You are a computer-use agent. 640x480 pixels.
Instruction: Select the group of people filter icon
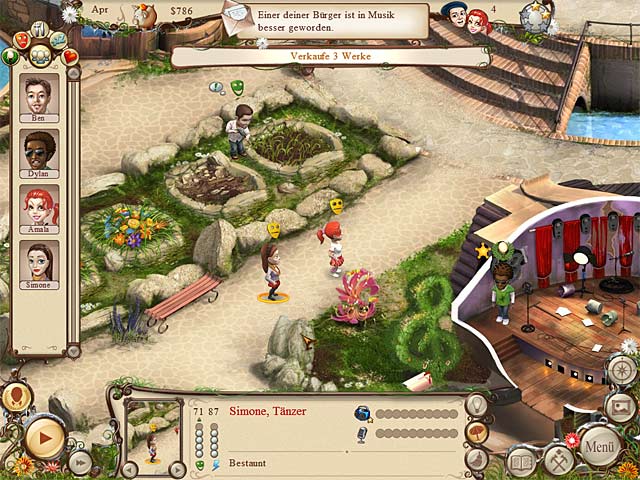tap(41, 54)
